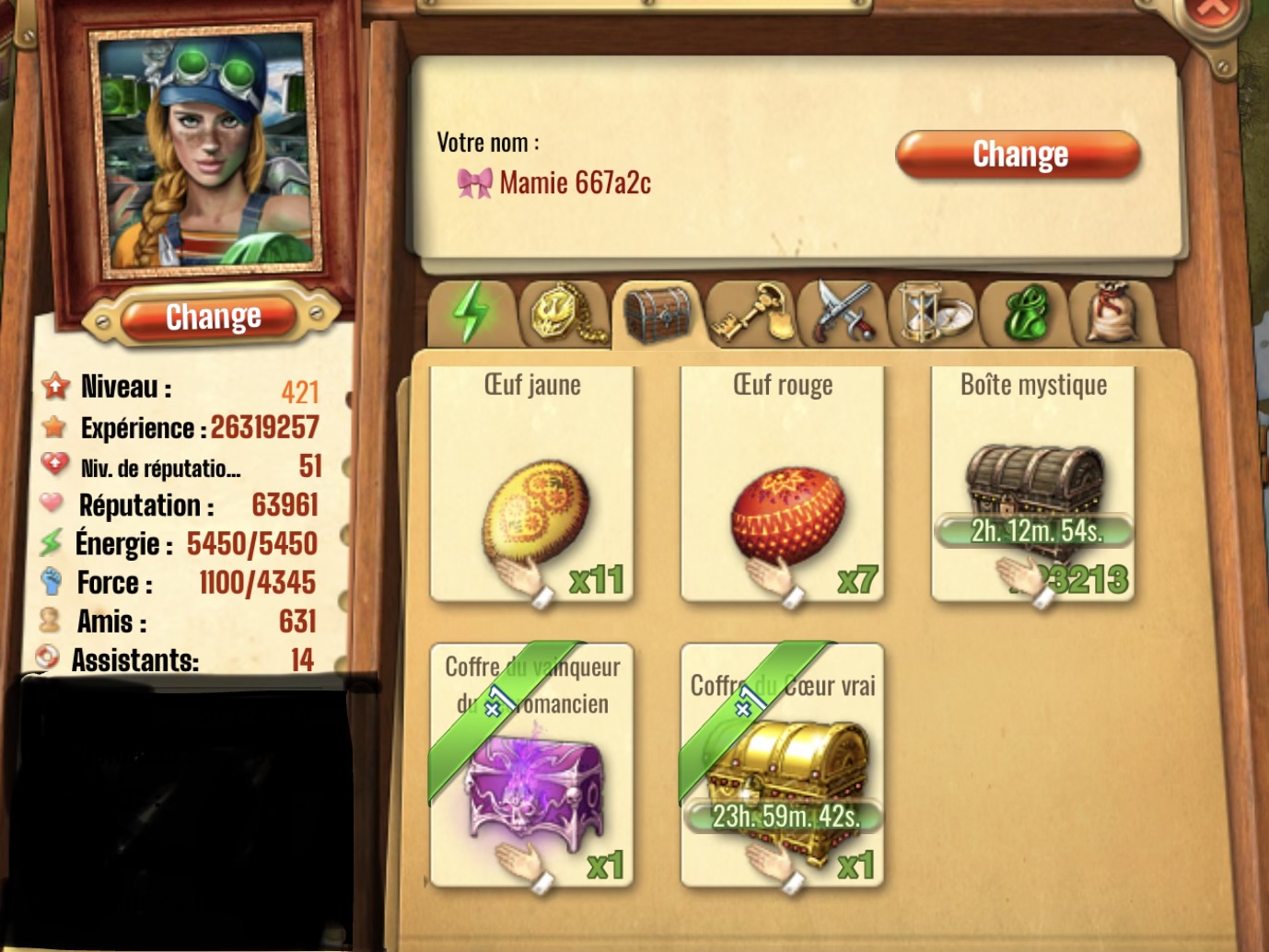Switch to the lightning bolt energy tab
This screenshot has width=1269, height=952.
point(472,313)
